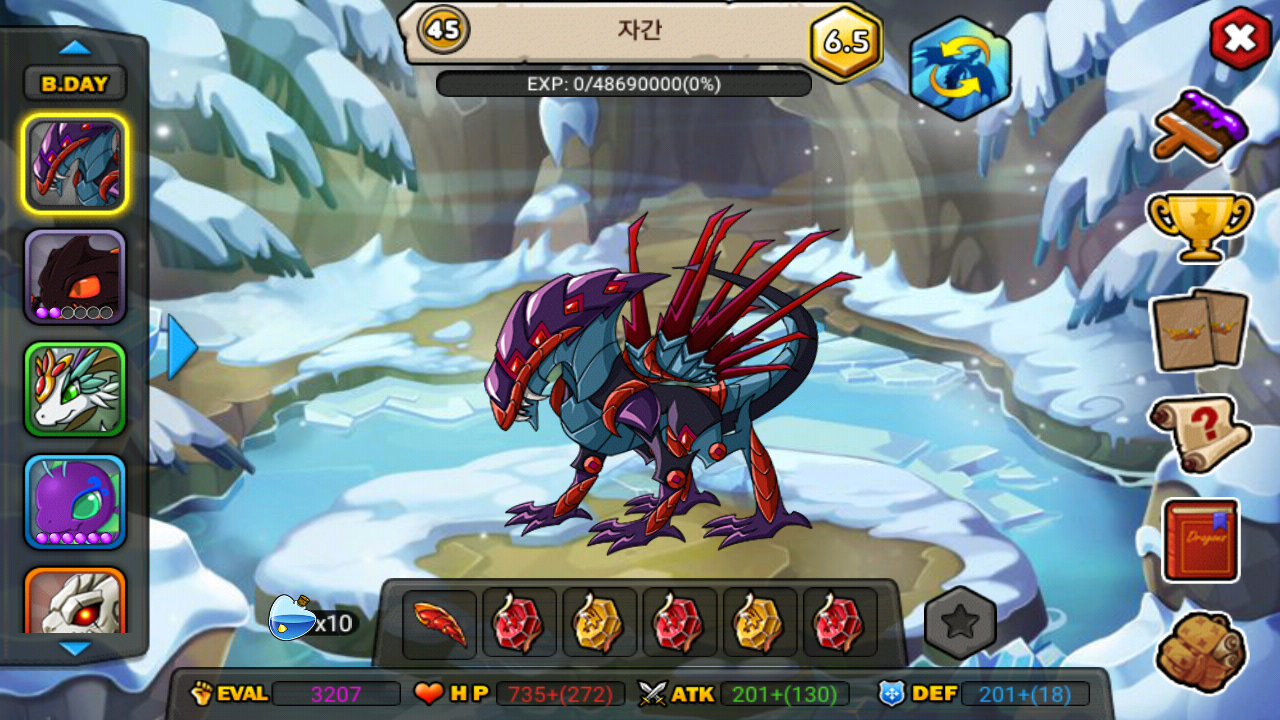This screenshot has width=1280, height=720.
Task: Select the white skull dragon thumbnail
Action: 75,602
